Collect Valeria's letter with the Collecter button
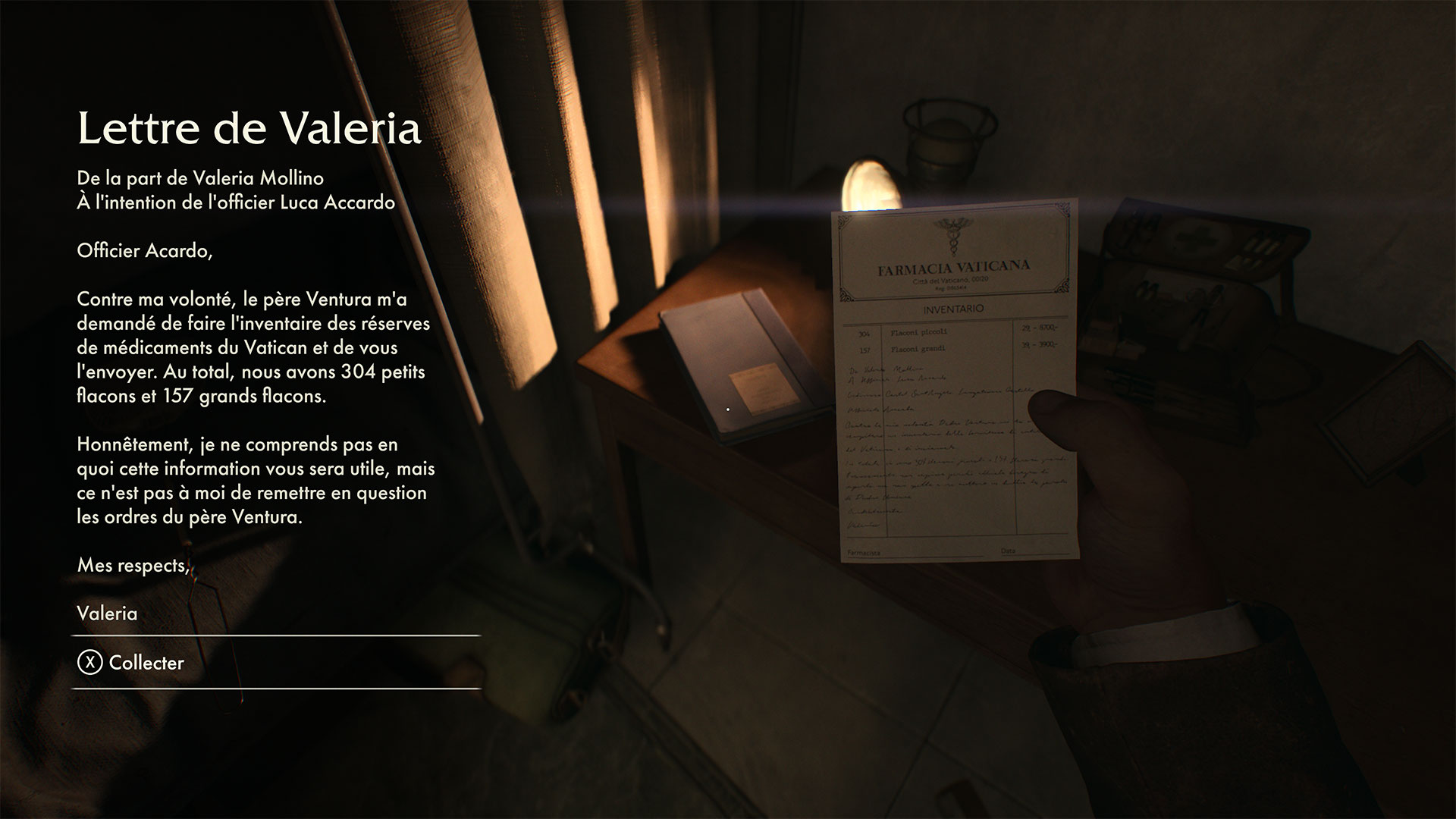This screenshot has height=819, width=1456. tap(132, 663)
